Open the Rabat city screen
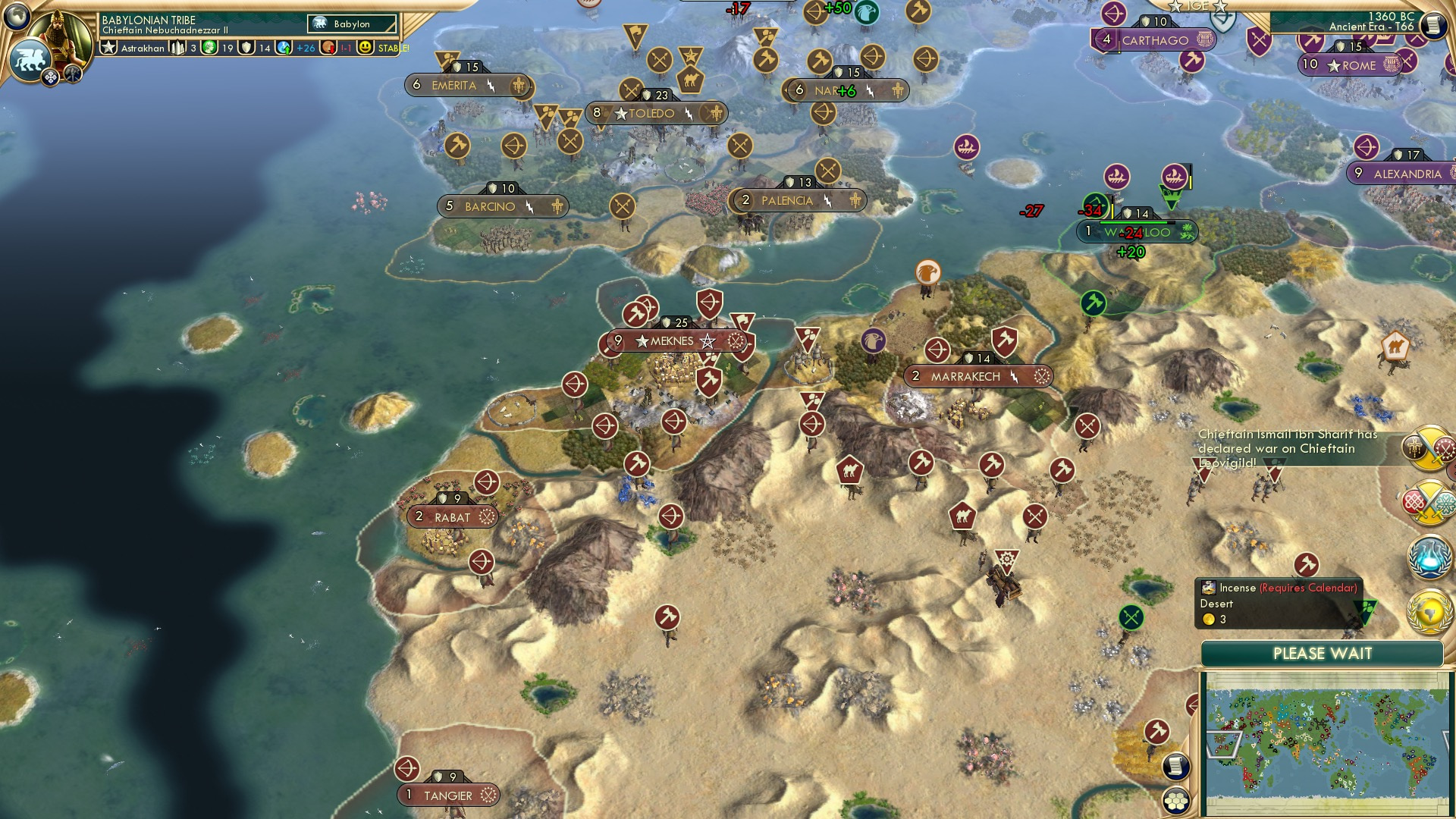The width and height of the screenshot is (1456, 819). tap(453, 516)
